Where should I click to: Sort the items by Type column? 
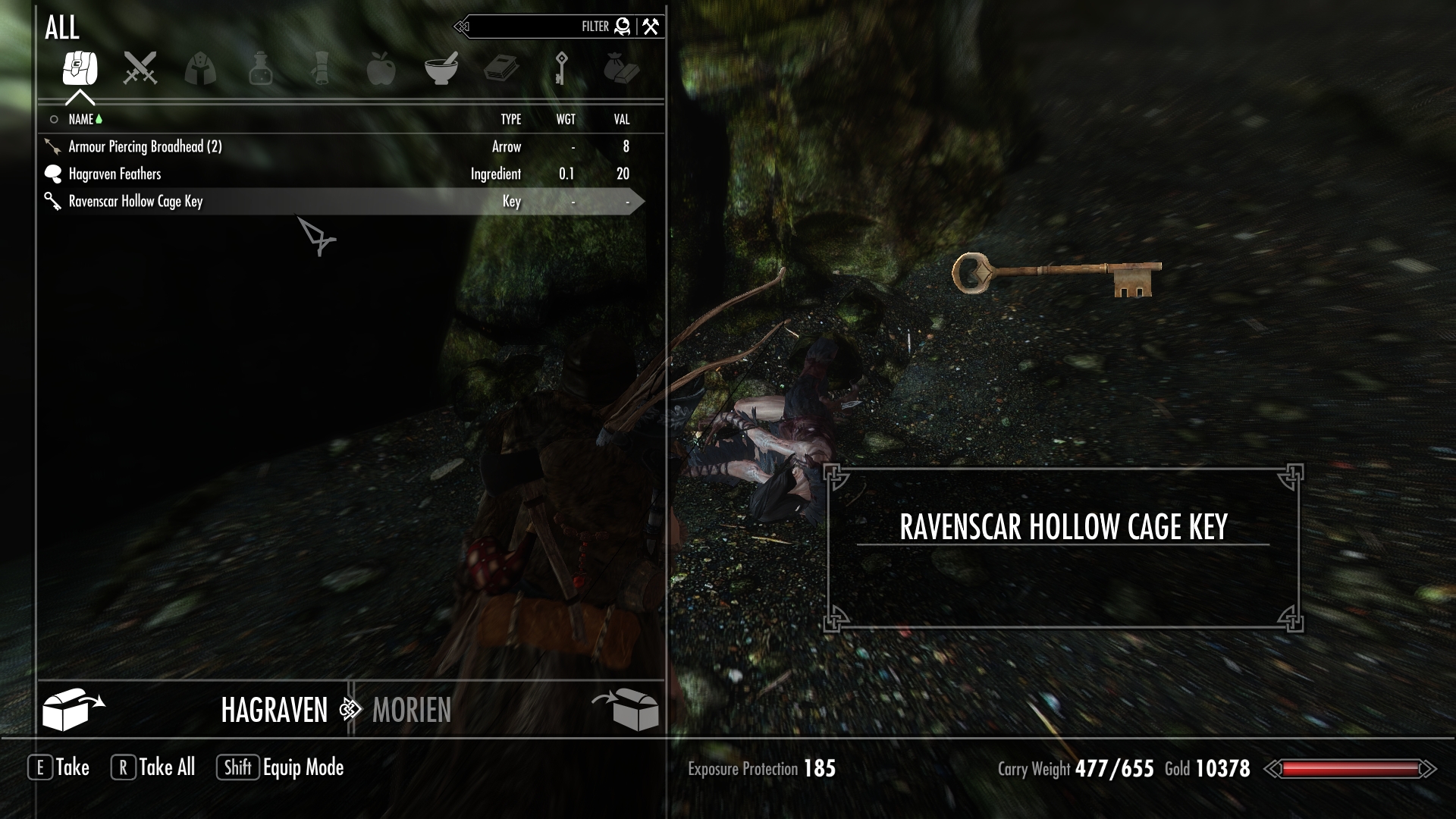pyautogui.click(x=510, y=119)
